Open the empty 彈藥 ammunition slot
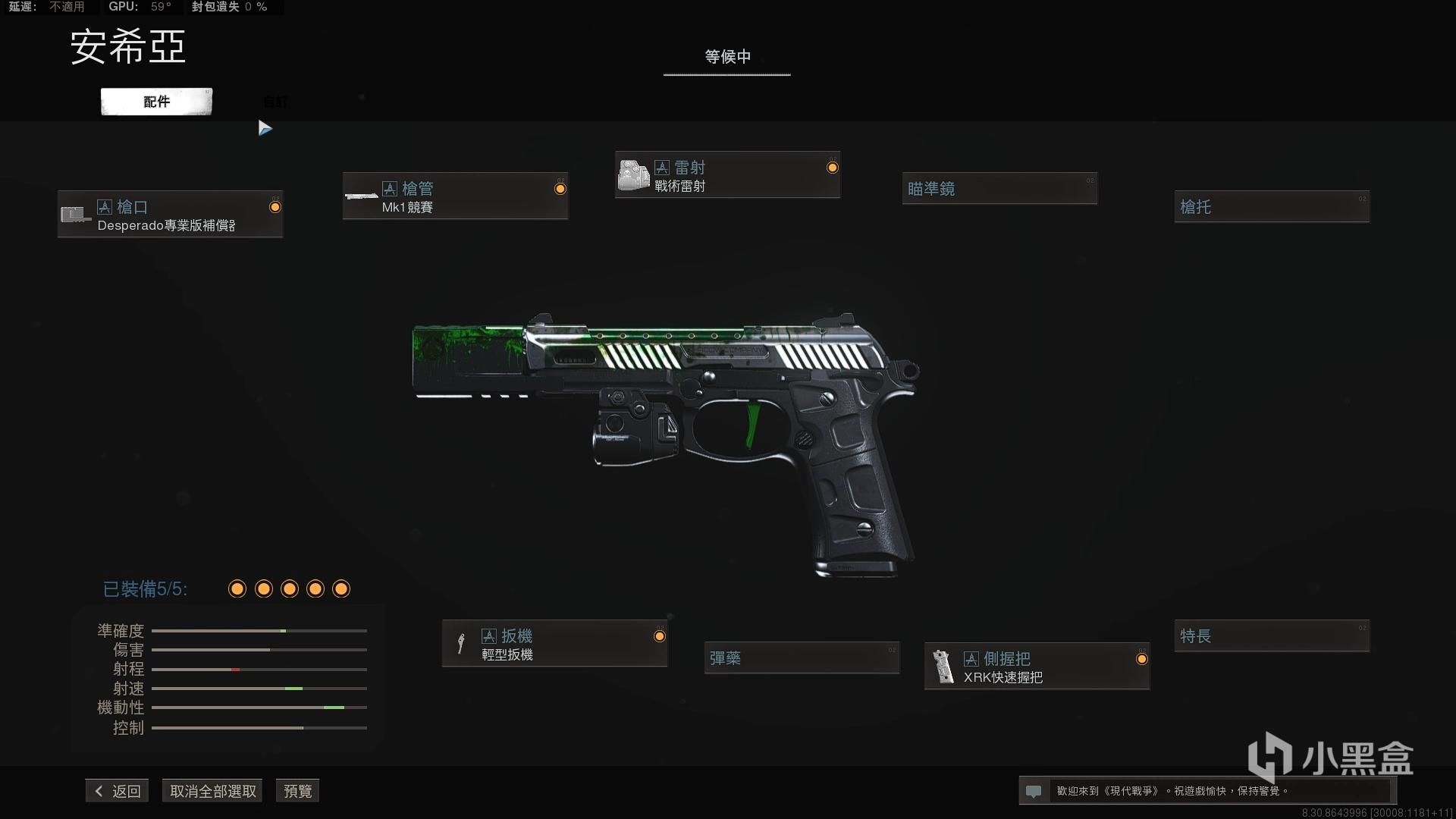 [x=802, y=658]
